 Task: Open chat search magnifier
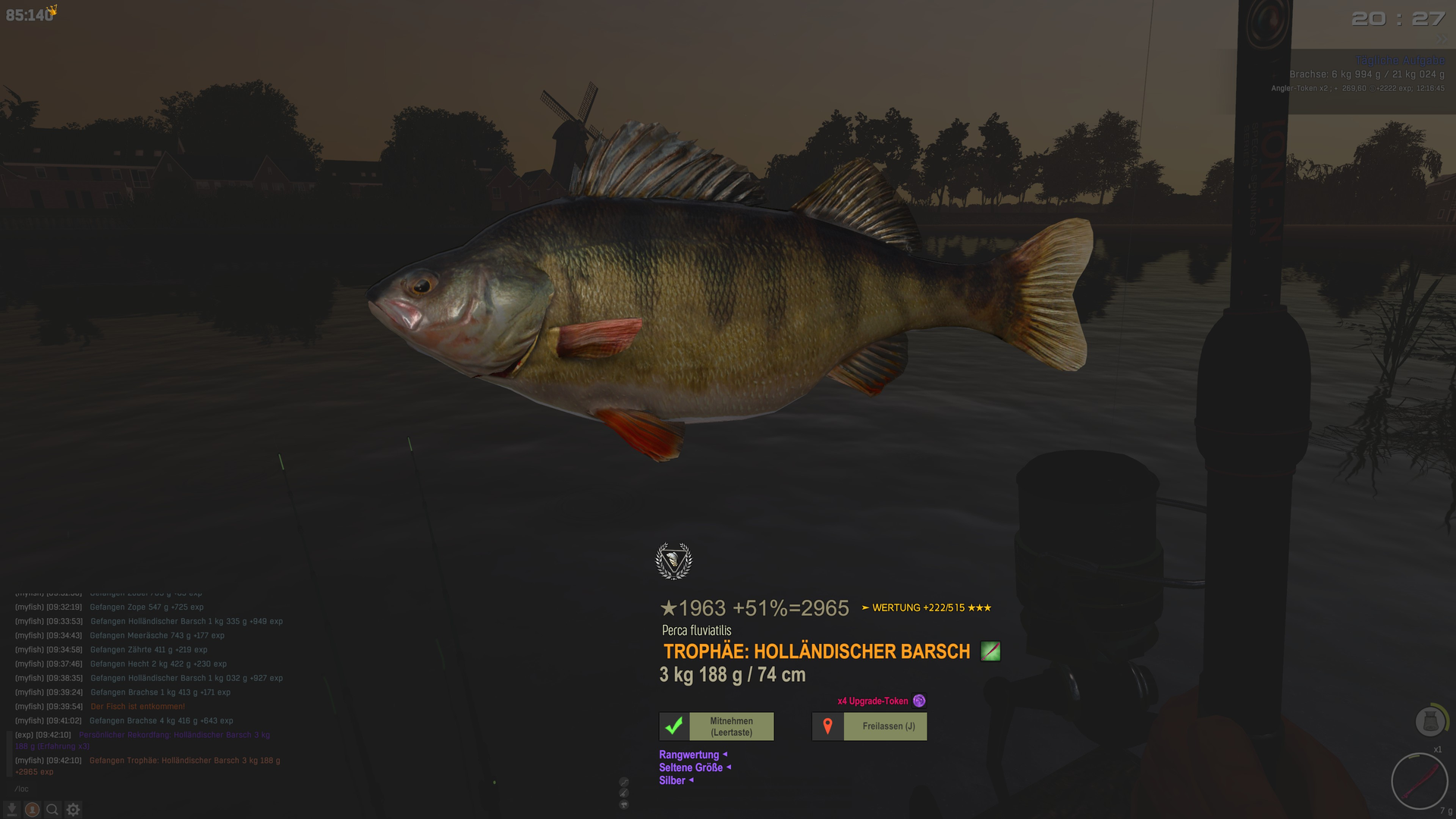[52, 810]
